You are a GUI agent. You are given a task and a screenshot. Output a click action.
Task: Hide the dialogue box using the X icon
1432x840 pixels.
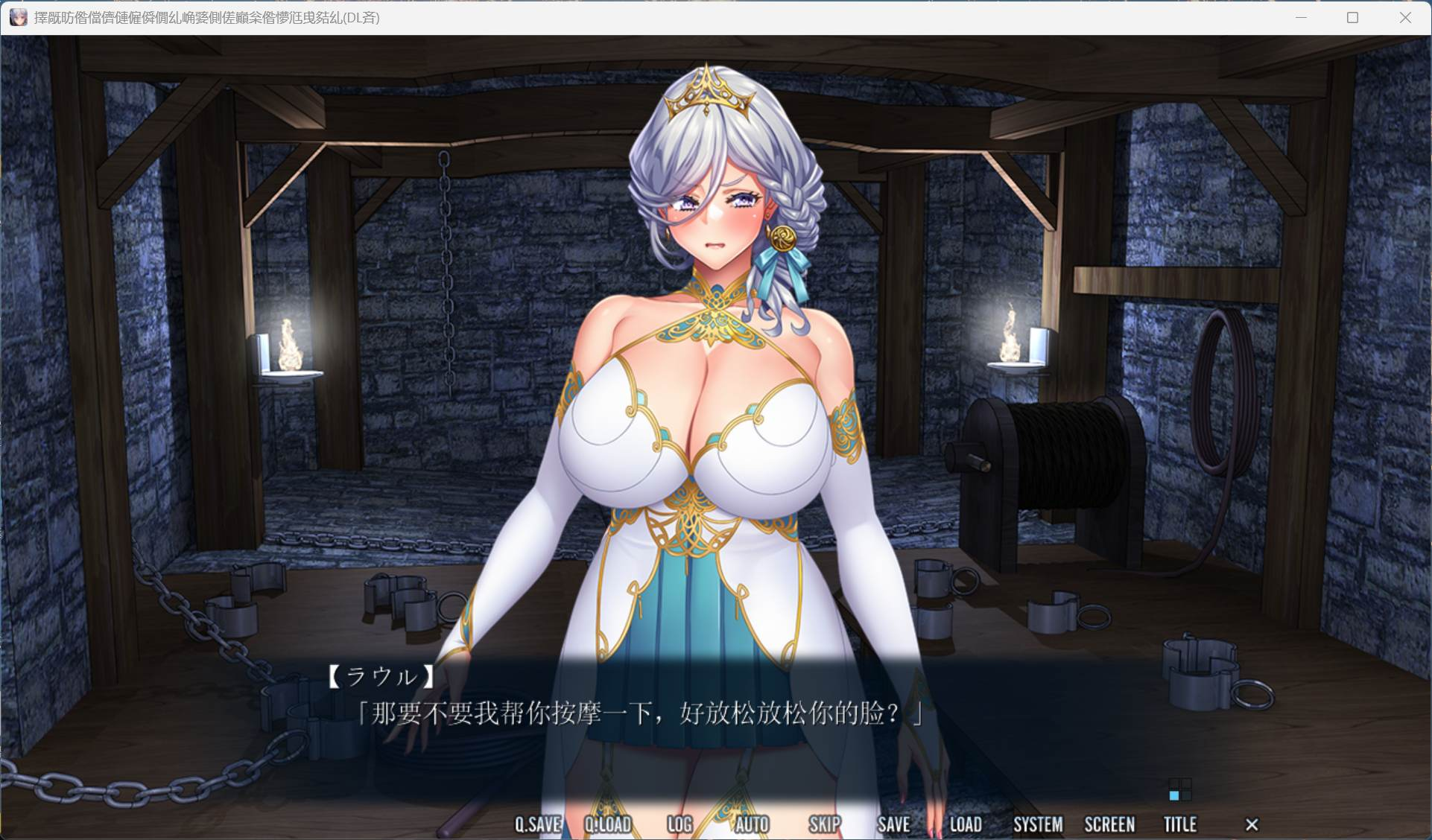(x=1250, y=824)
